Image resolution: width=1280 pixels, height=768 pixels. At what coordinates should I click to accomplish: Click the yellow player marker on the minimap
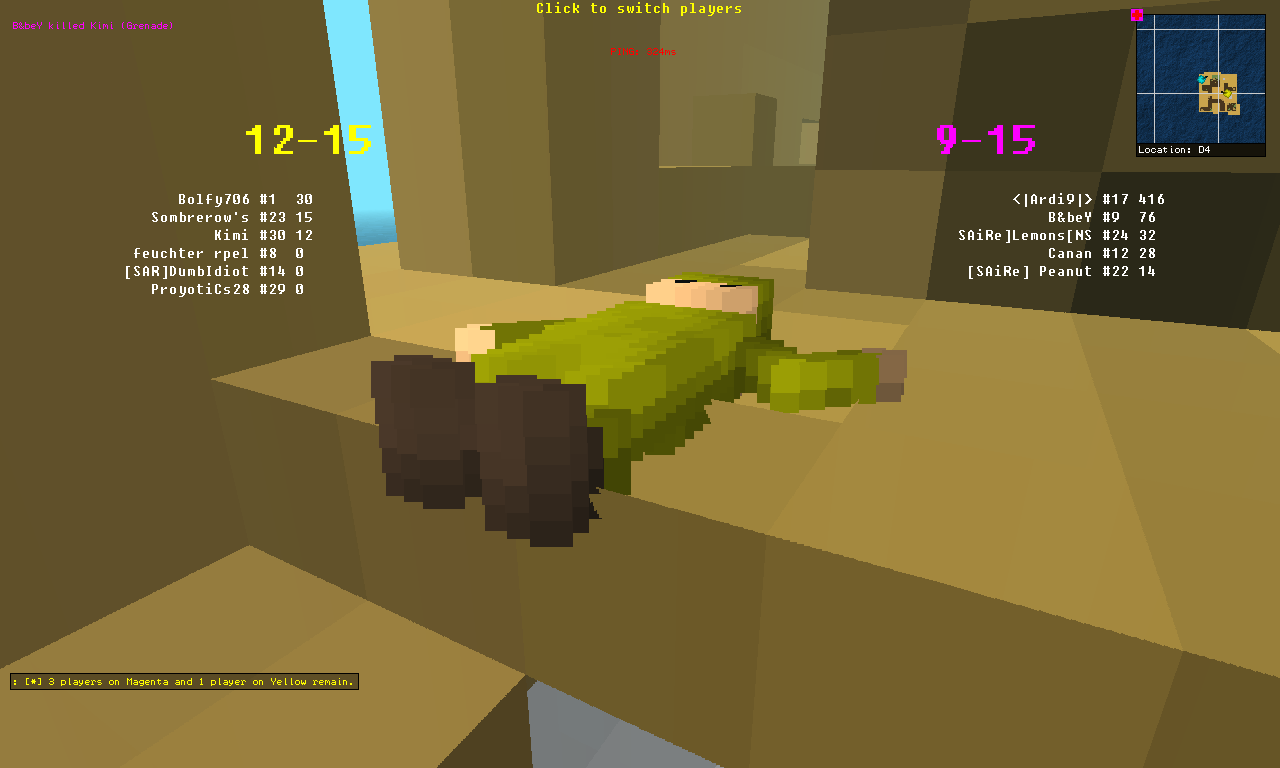point(1227,93)
